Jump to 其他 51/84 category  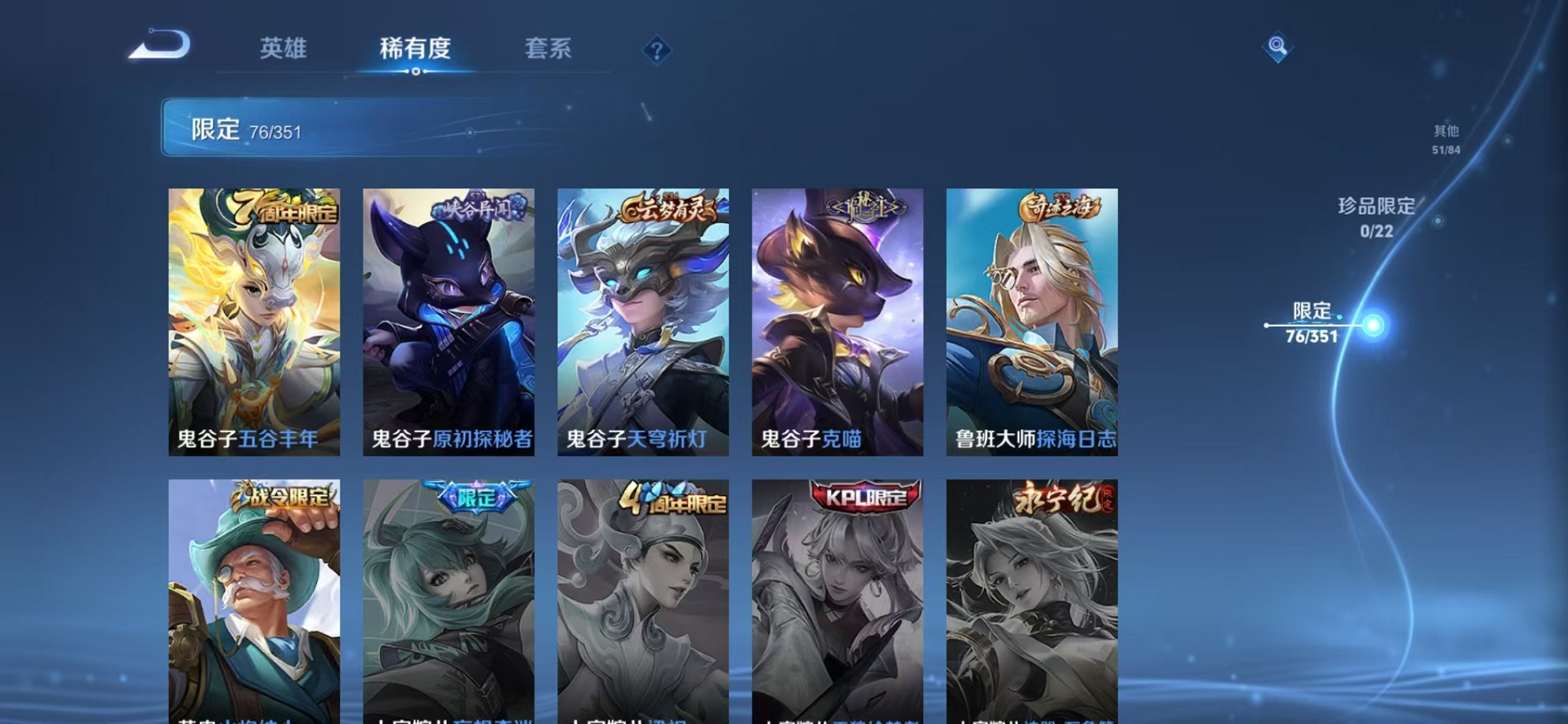pyautogui.click(x=1447, y=142)
